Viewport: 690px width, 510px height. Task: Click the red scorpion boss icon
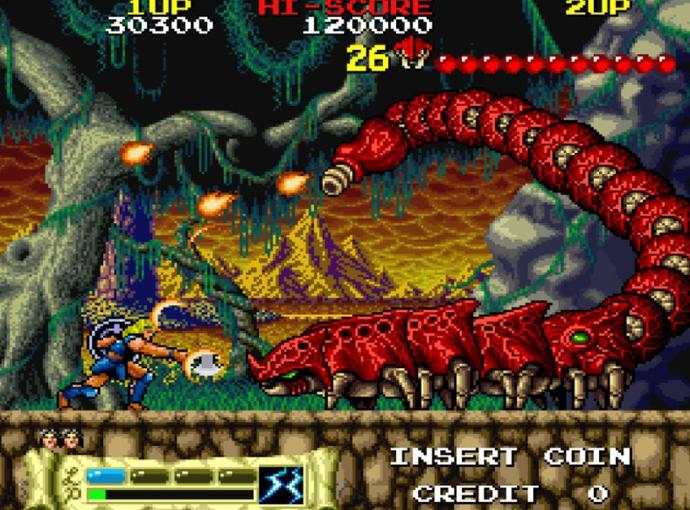(x=410, y=54)
